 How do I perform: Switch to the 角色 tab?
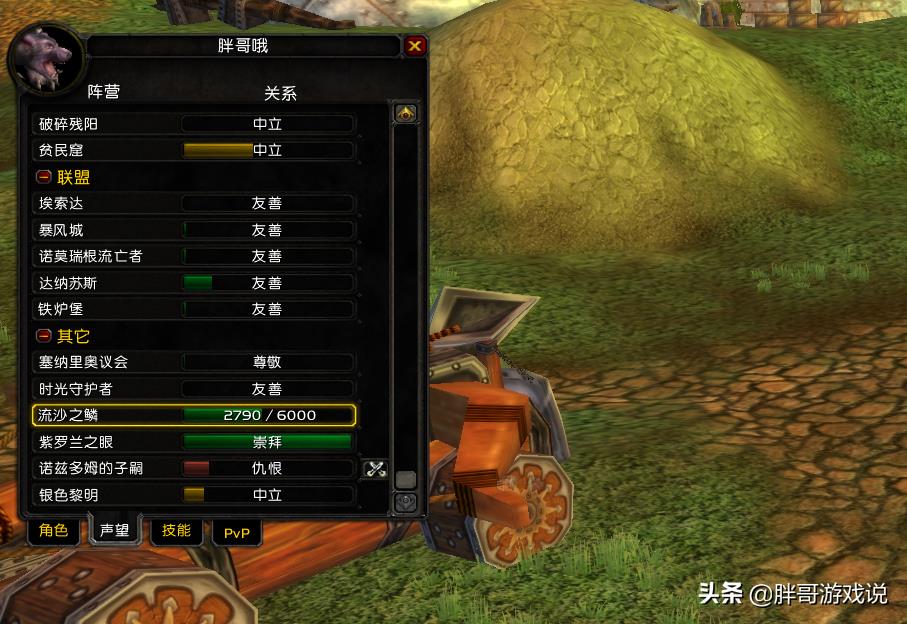pos(54,531)
